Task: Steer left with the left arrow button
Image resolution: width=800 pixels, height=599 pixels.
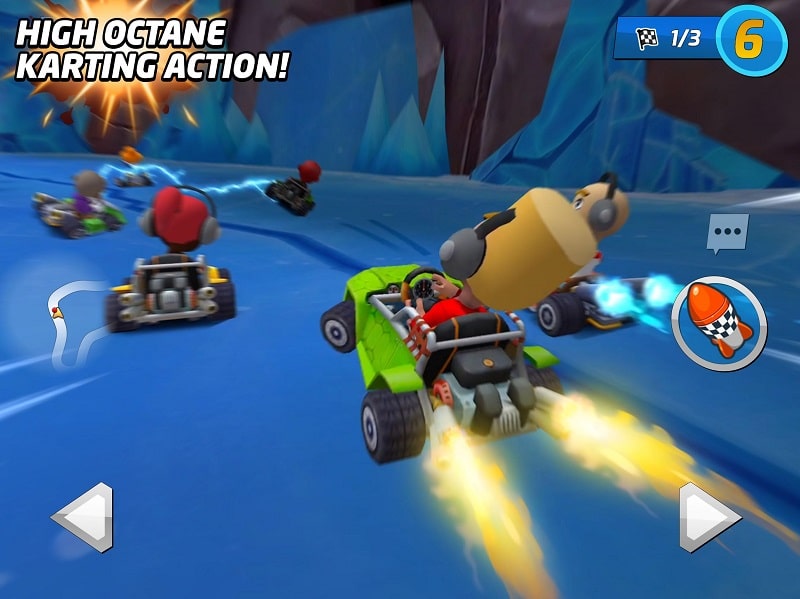Action: point(83,517)
